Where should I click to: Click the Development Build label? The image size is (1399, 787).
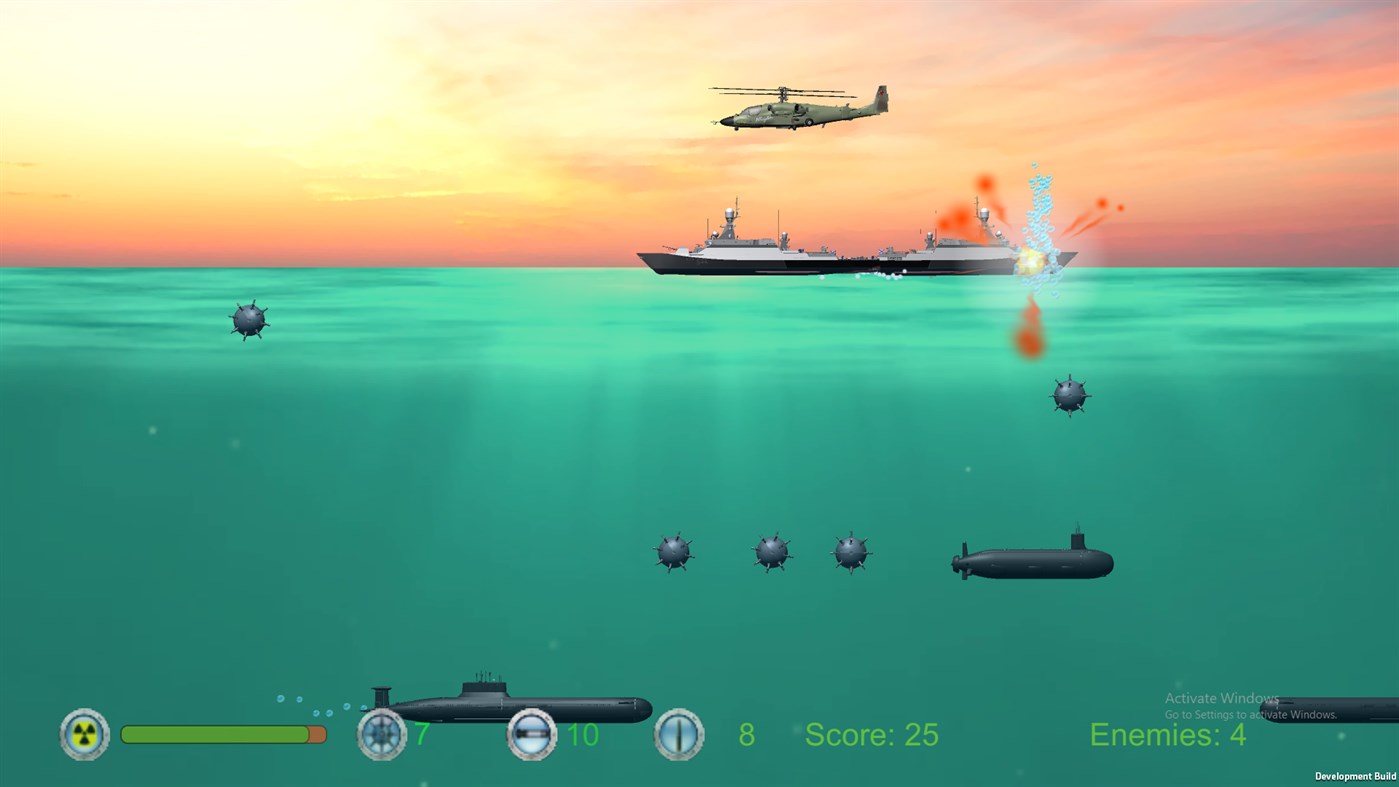click(1355, 776)
